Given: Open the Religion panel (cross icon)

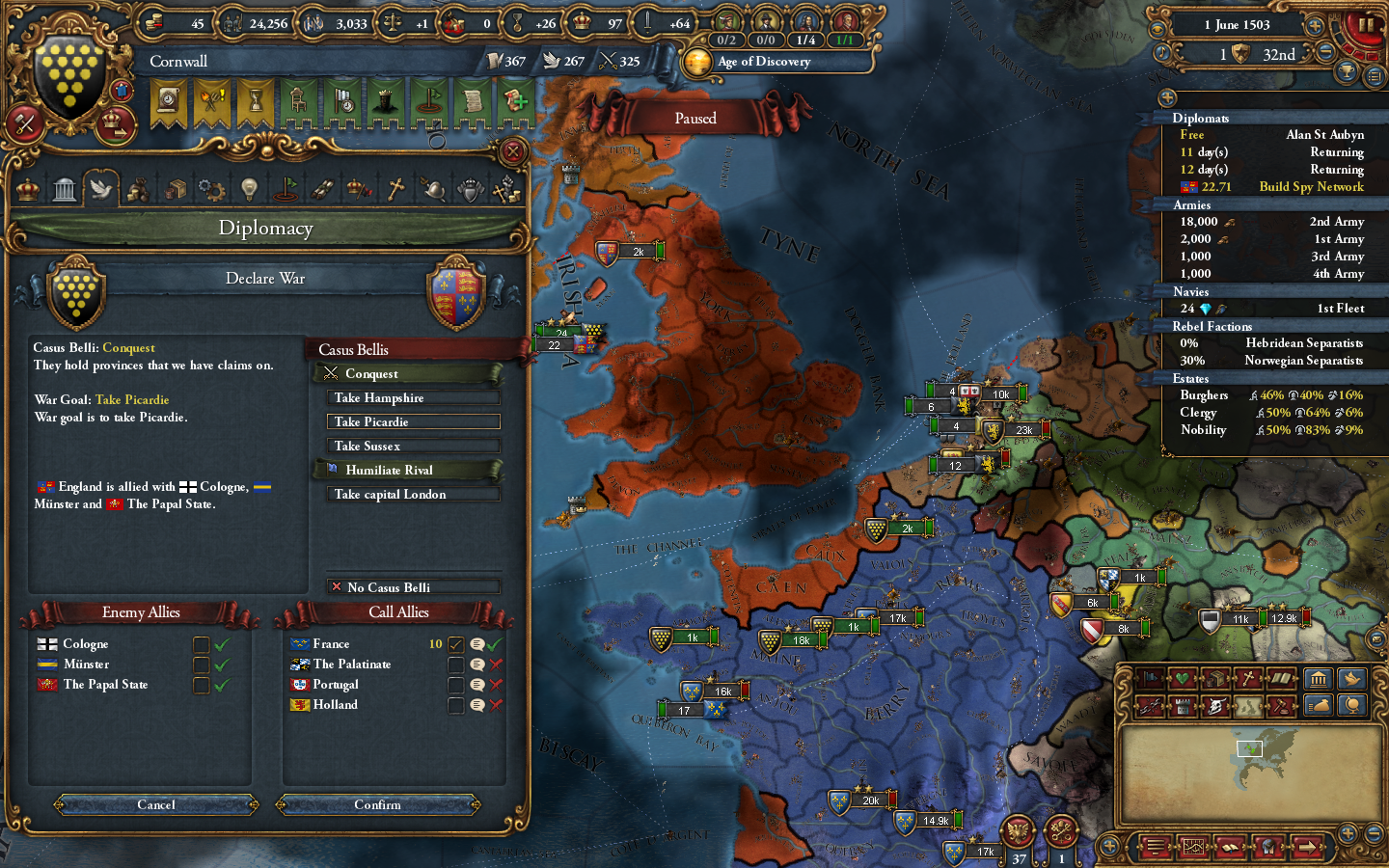Looking at the screenshot, I should (395, 188).
